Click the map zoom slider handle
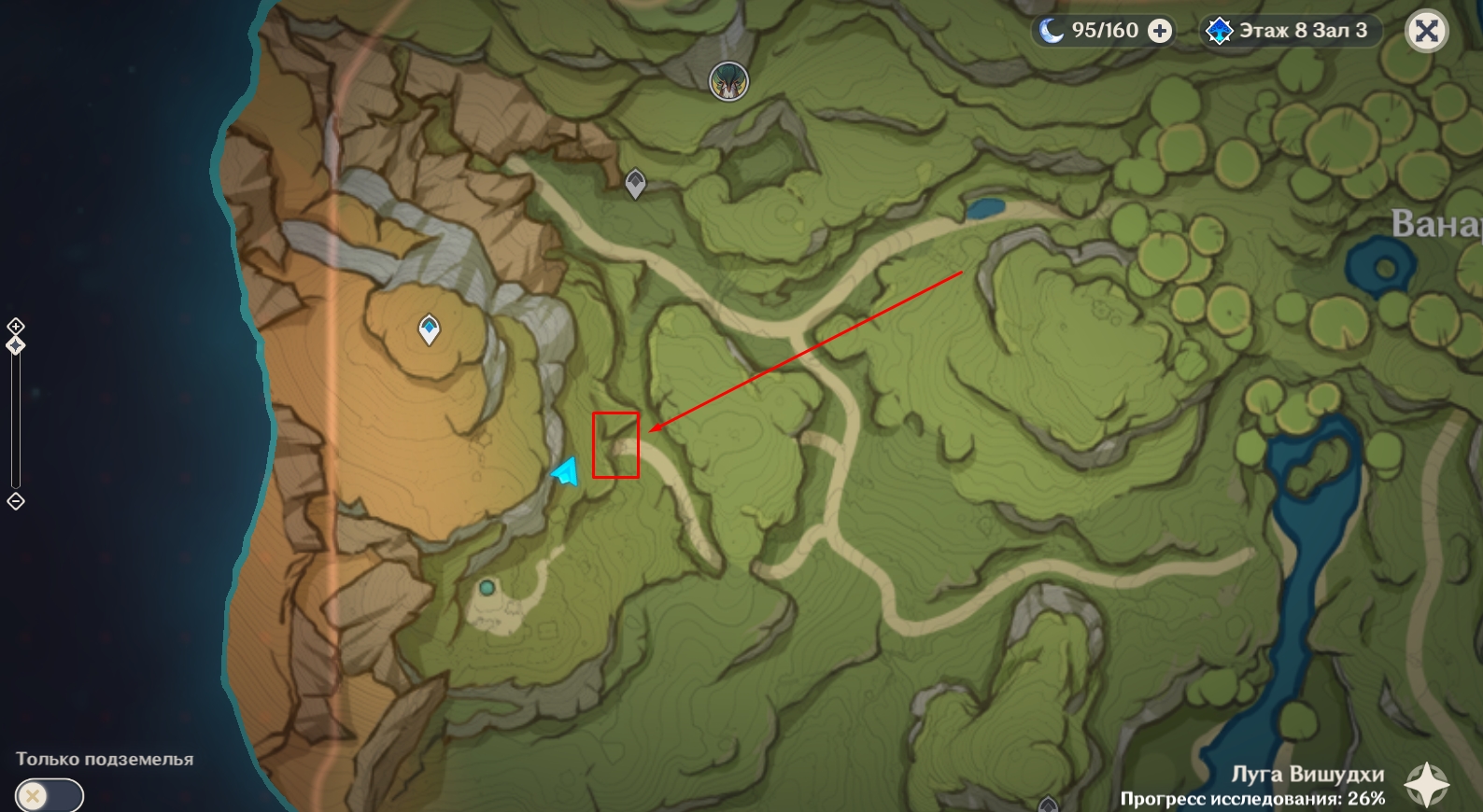 click(x=16, y=345)
